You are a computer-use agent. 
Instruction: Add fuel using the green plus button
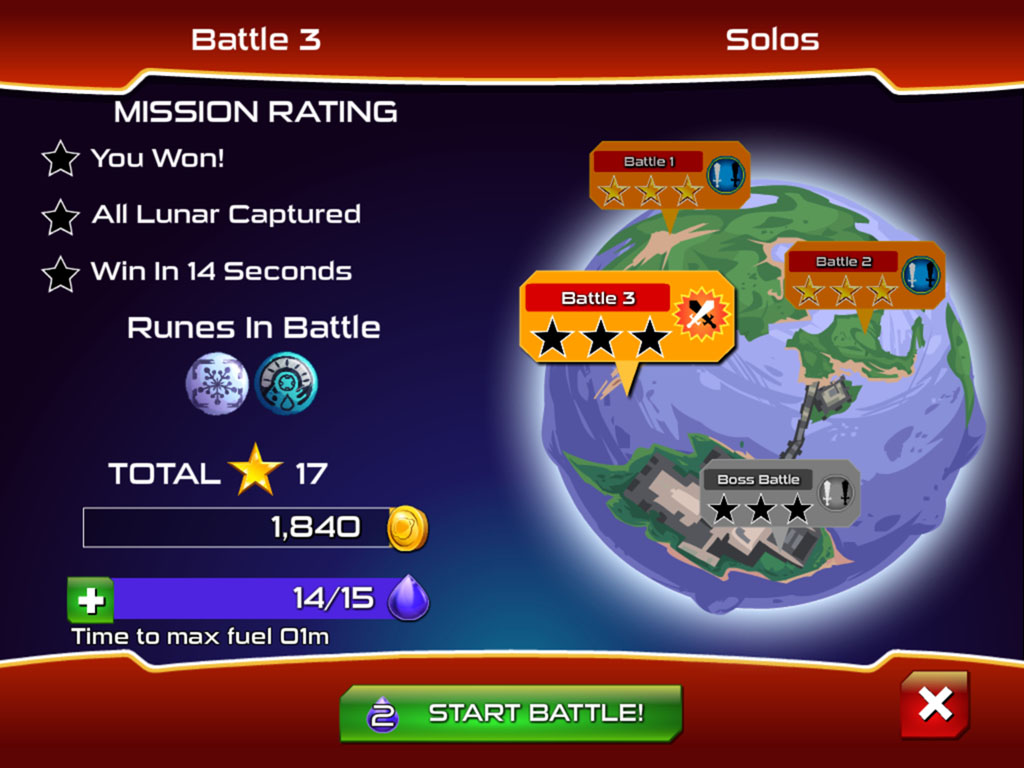click(90, 600)
